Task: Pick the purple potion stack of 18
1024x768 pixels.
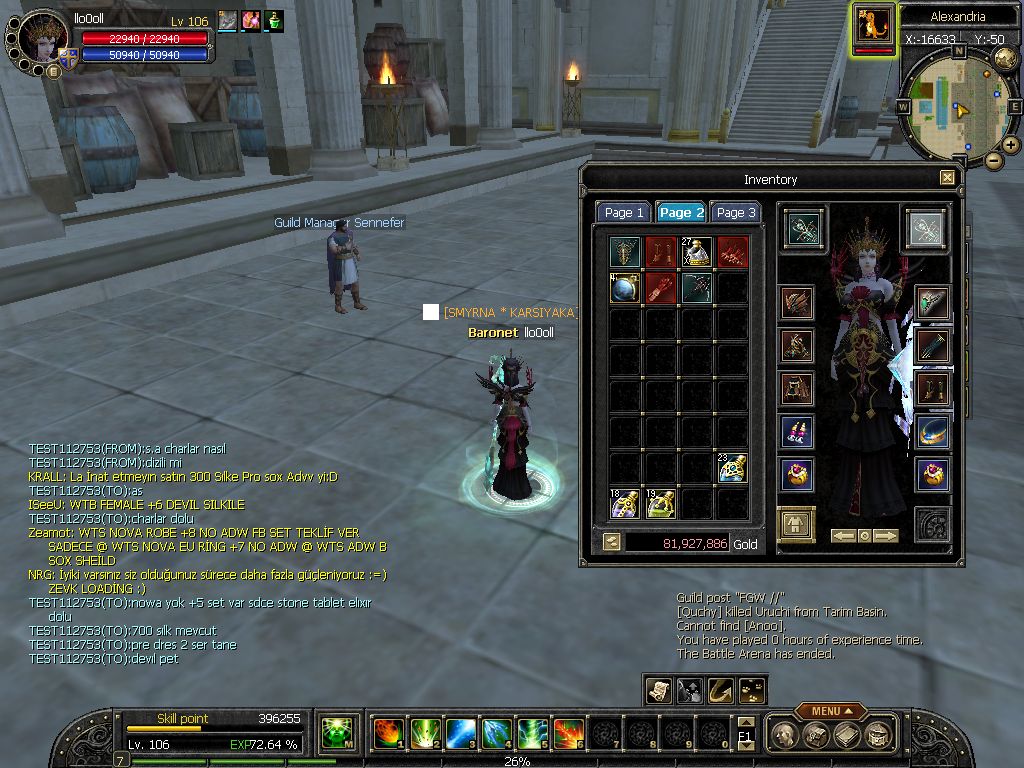Action: pos(625,503)
